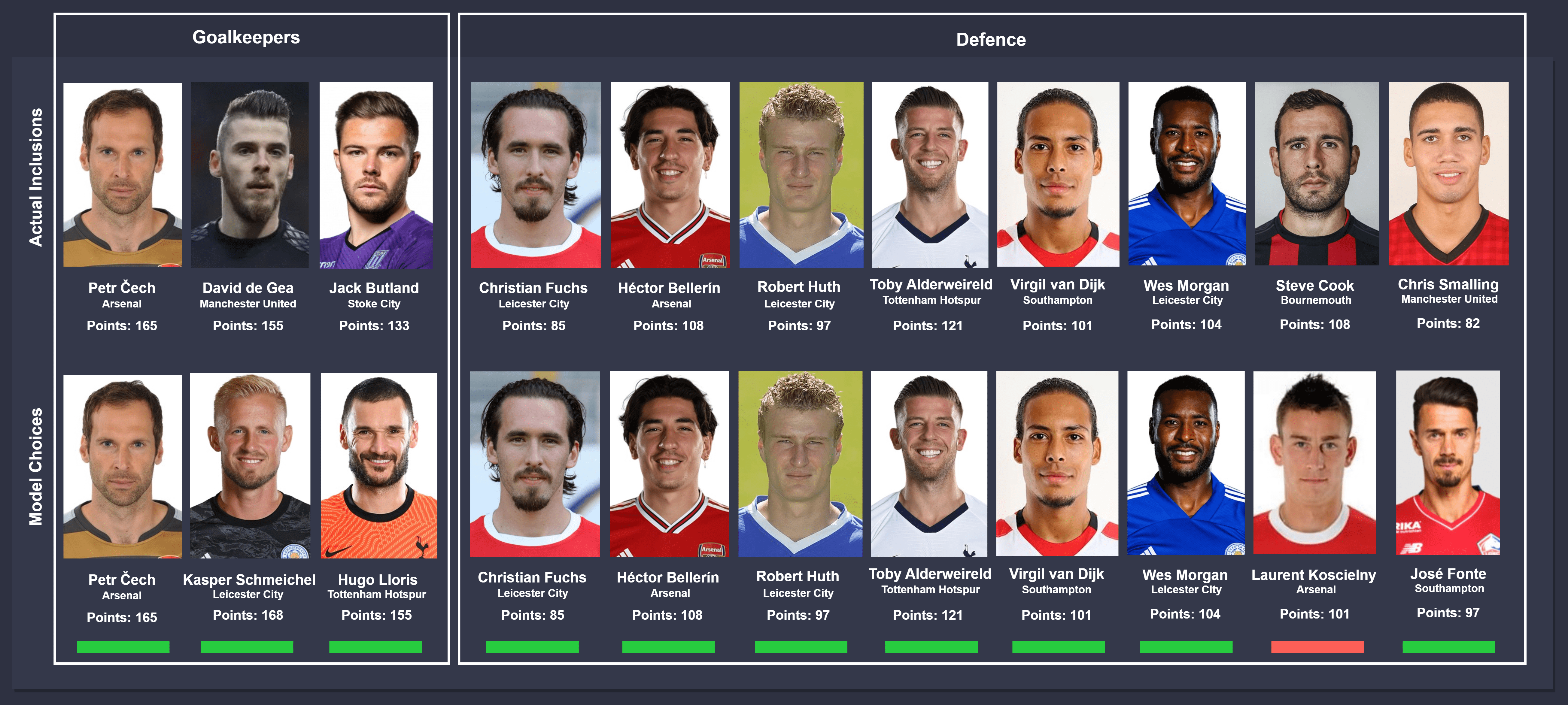Pick Kasper Schmeichel's player photo
This screenshot has width=1568, height=705.
point(250,465)
